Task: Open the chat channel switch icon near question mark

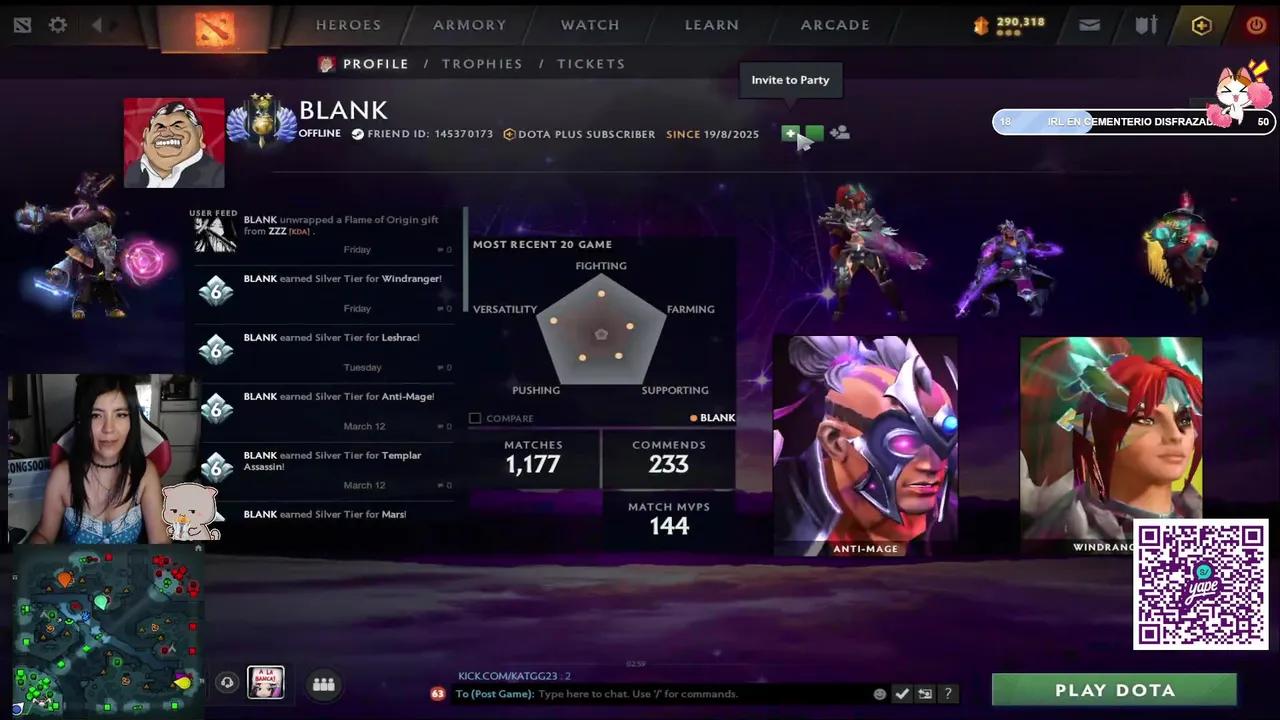Action: point(924,693)
